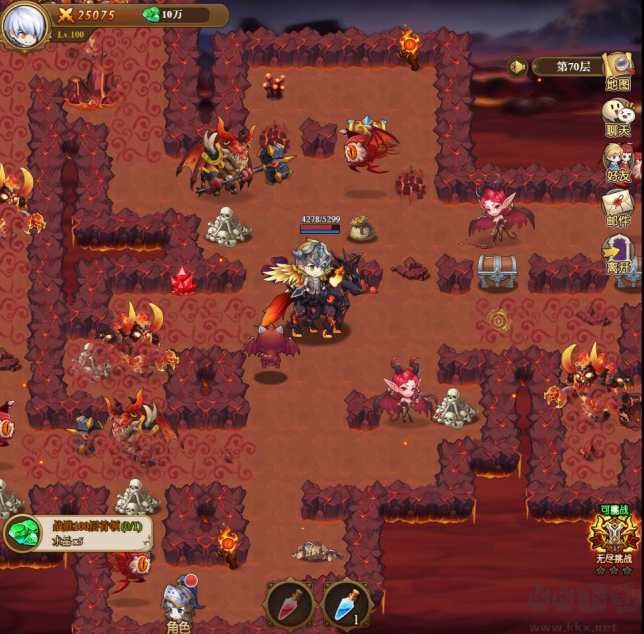Leave the dungeon via 离开 button
Screen dimensions: 644x634
(x=618, y=254)
